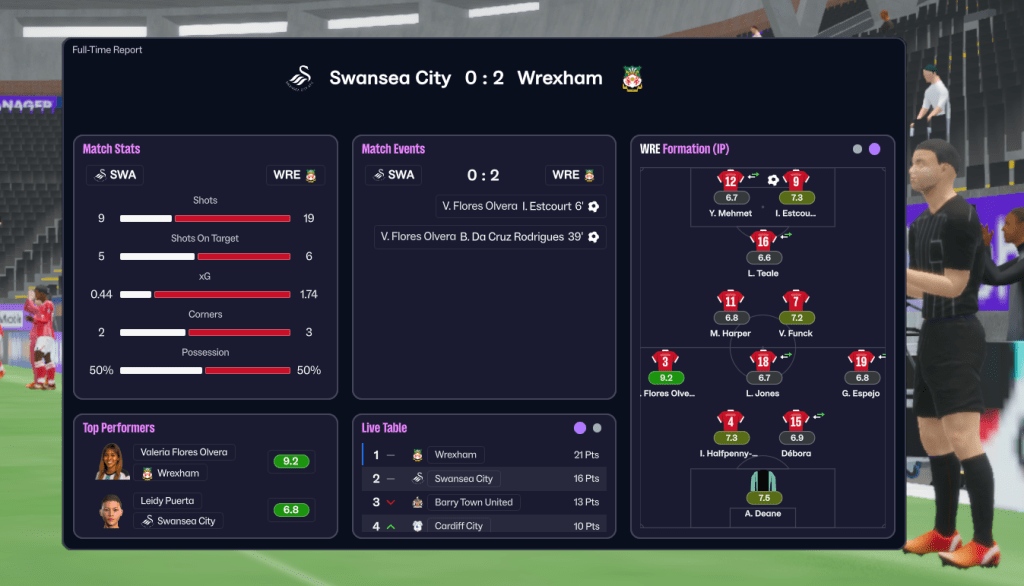Choose G. Espejo's number 19 shirt

(861, 361)
